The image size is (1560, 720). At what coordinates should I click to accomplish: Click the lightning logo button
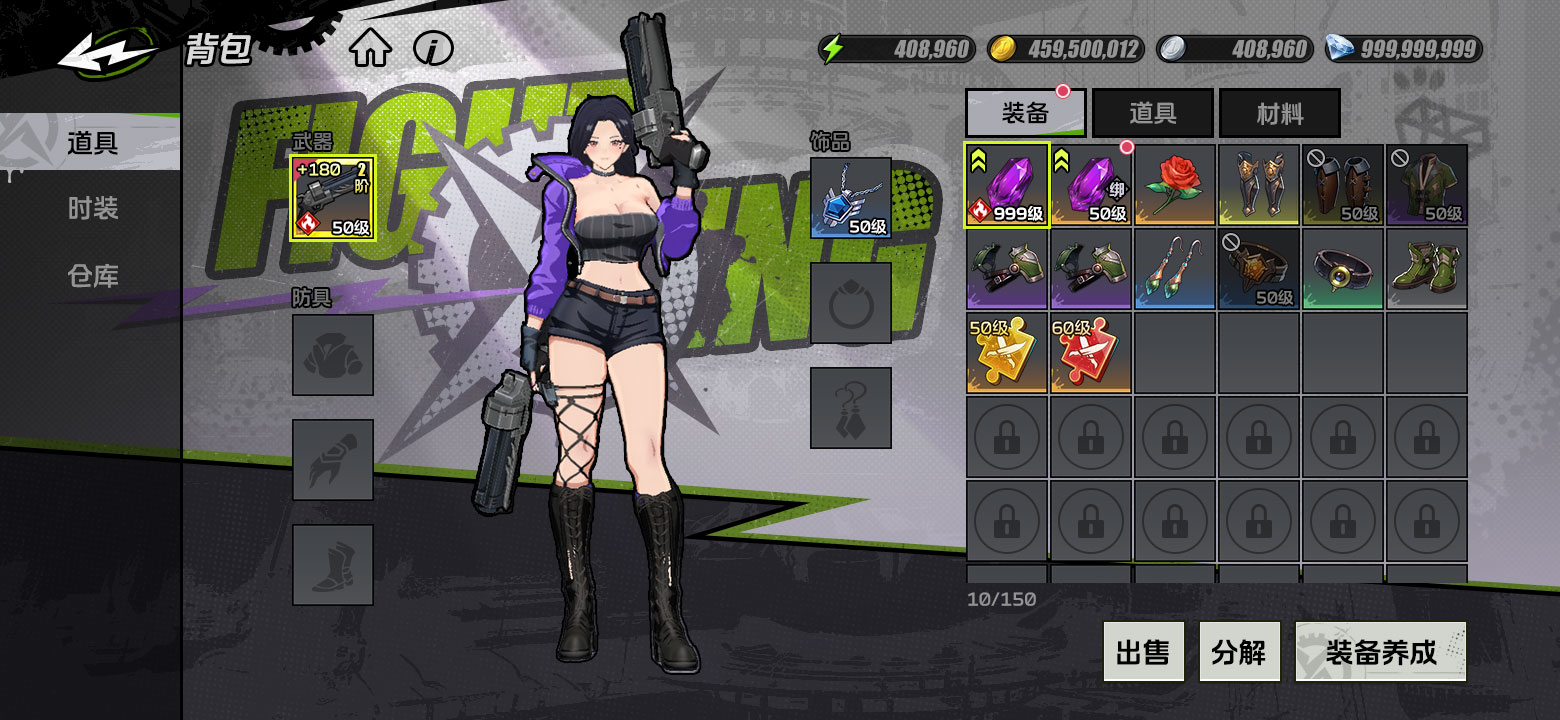coord(107,53)
